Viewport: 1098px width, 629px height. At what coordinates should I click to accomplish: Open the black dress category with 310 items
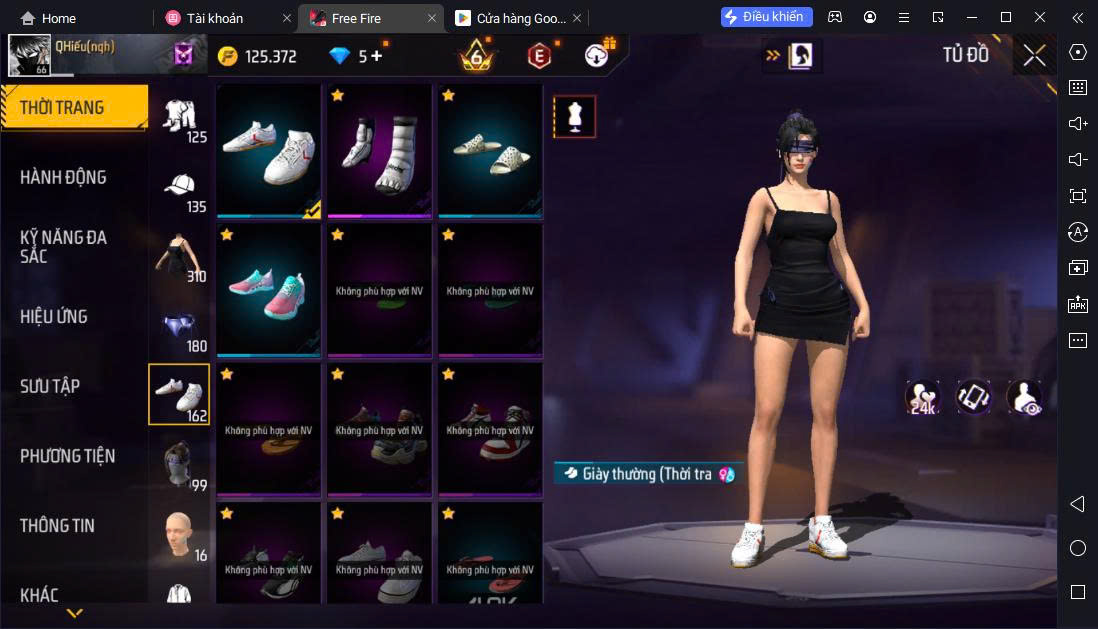pyautogui.click(x=180, y=259)
